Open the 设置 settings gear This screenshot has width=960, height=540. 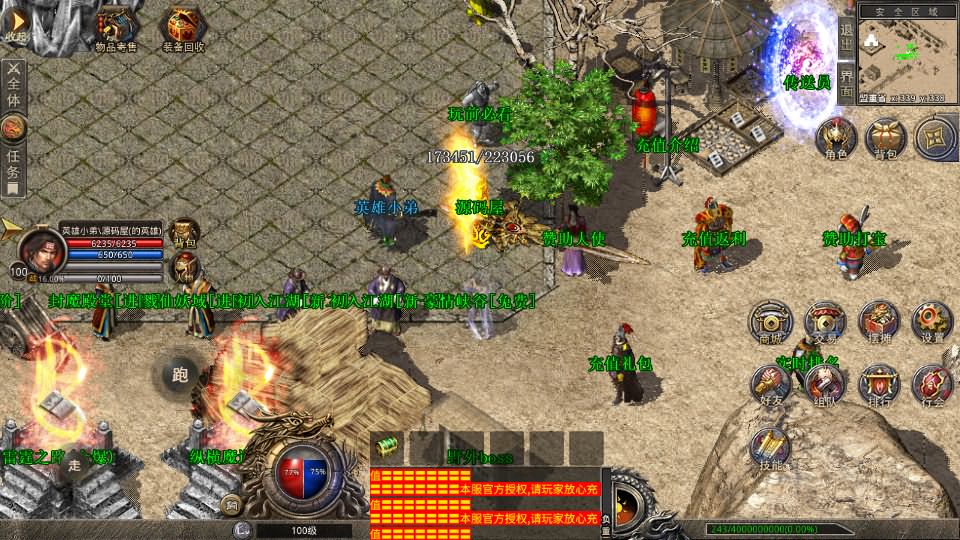(x=932, y=322)
